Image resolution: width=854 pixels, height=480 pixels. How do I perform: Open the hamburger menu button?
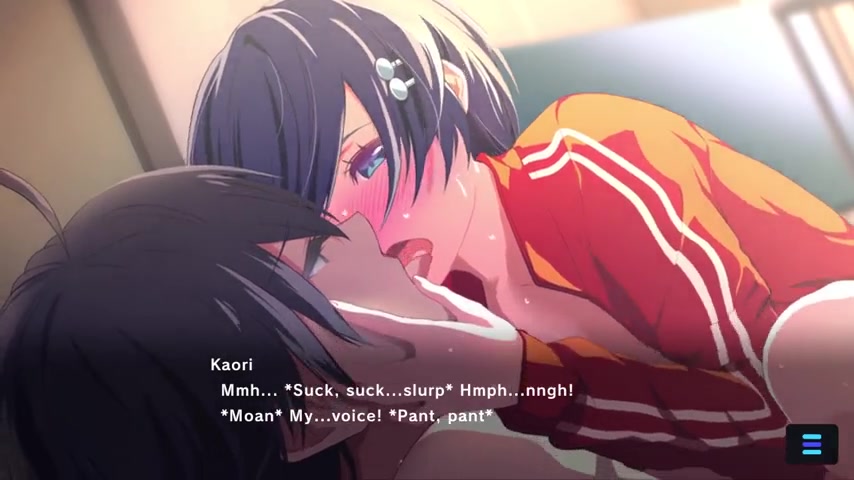(x=811, y=444)
